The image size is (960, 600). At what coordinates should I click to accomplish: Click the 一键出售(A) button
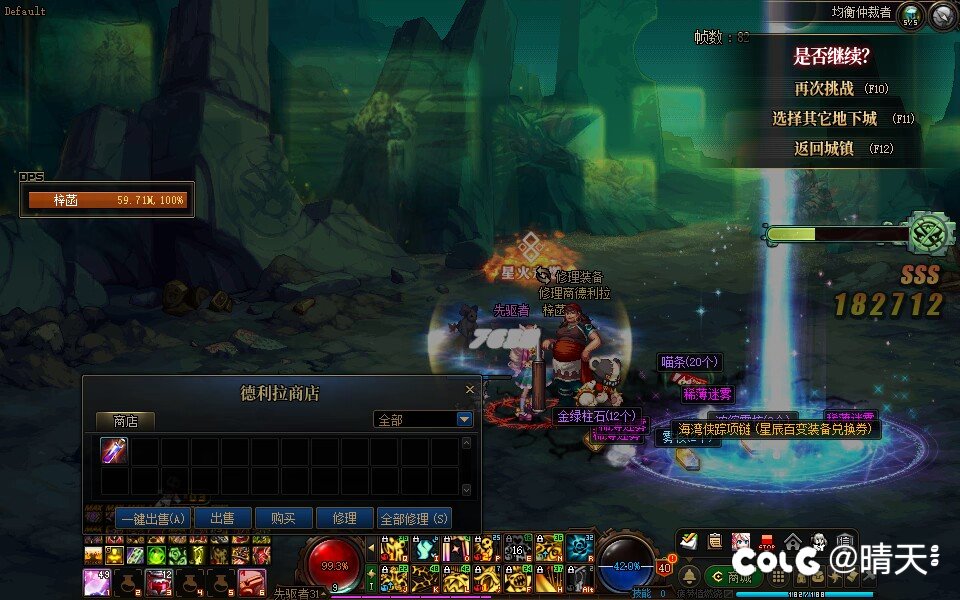coord(153,519)
